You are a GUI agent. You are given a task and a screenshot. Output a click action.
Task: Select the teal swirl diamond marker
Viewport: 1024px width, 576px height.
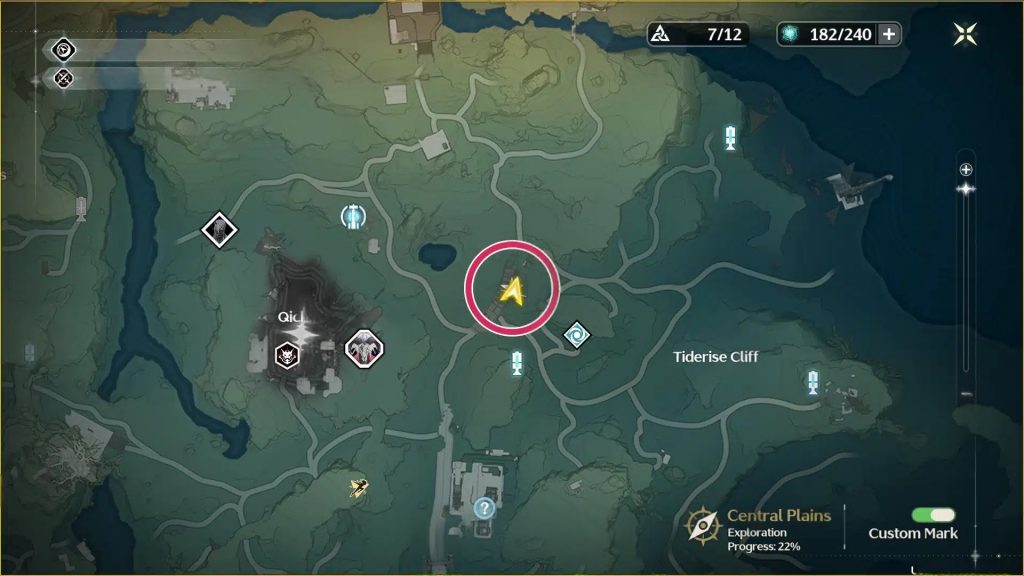click(576, 335)
